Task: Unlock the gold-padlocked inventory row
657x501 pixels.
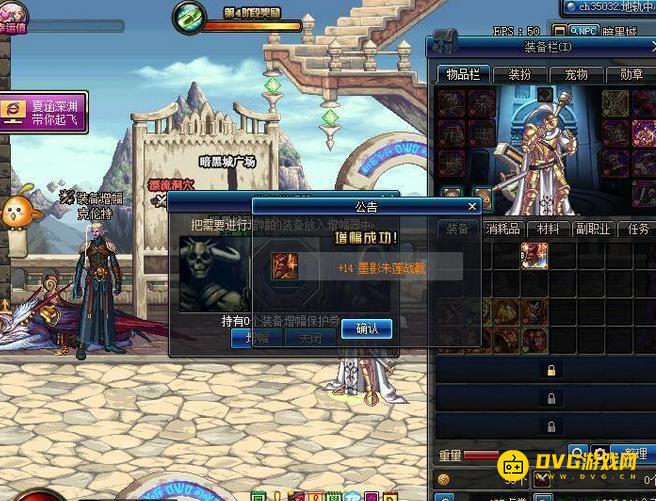Action: coord(549,370)
